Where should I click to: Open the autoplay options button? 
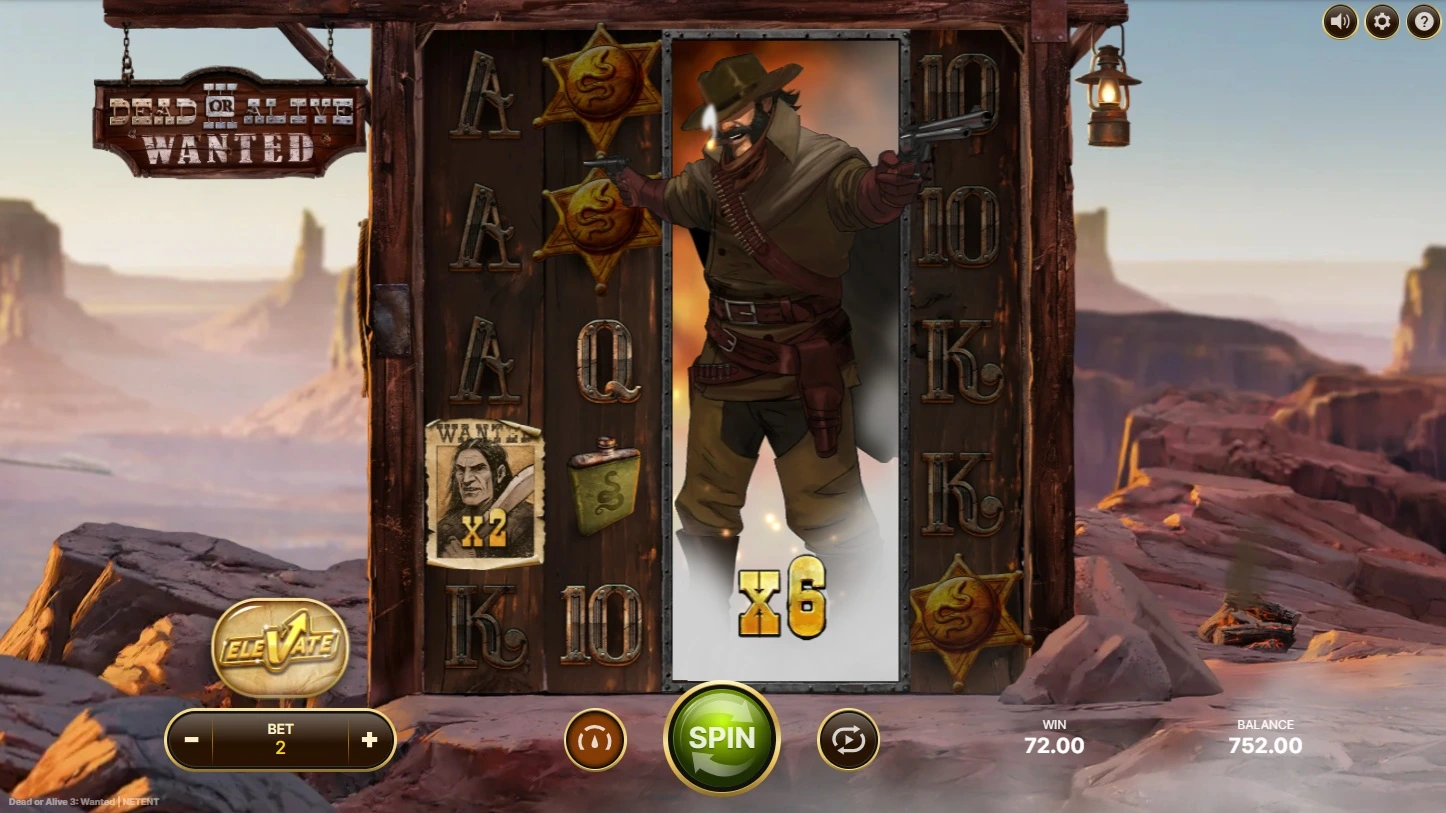pyautogui.click(x=848, y=740)
